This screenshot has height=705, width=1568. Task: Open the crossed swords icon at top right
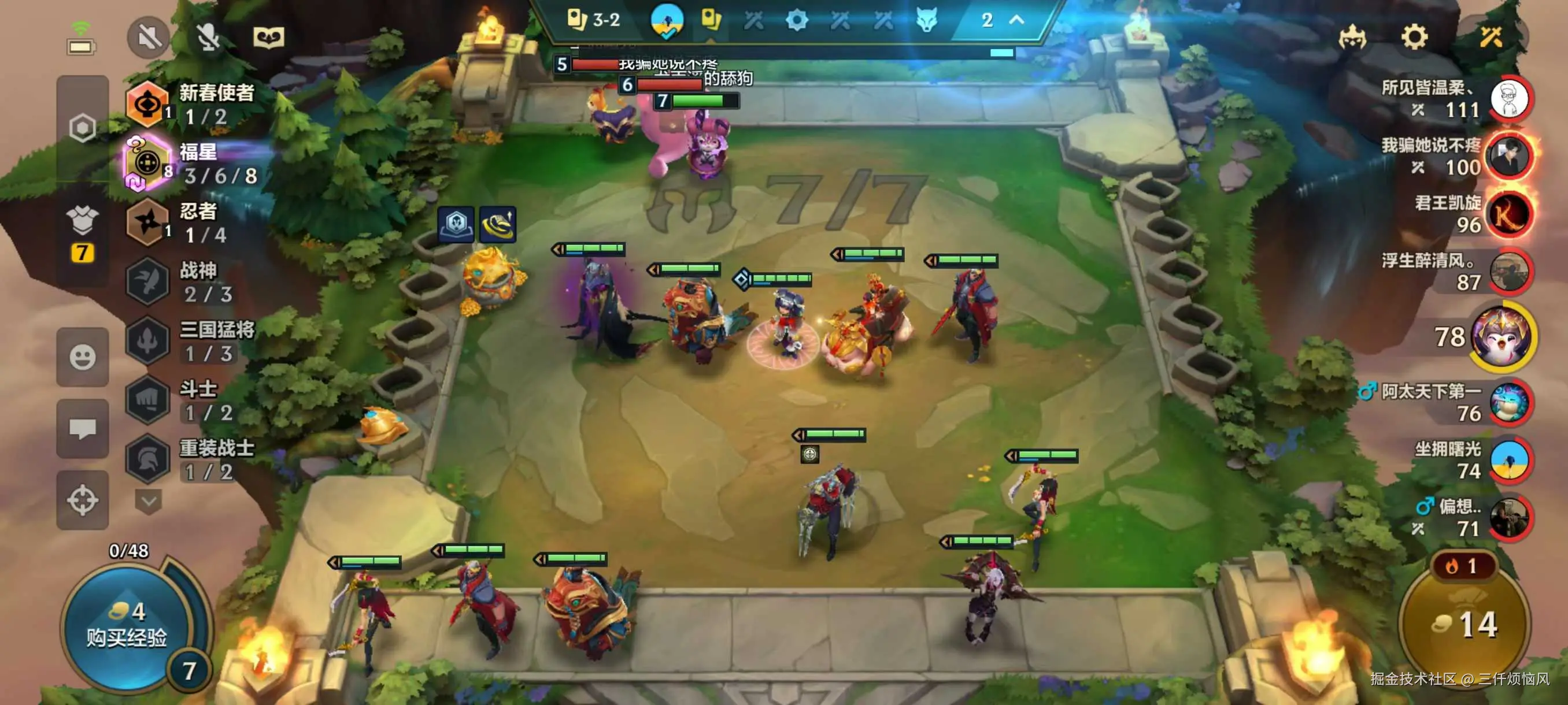[x=1491, y=37]
